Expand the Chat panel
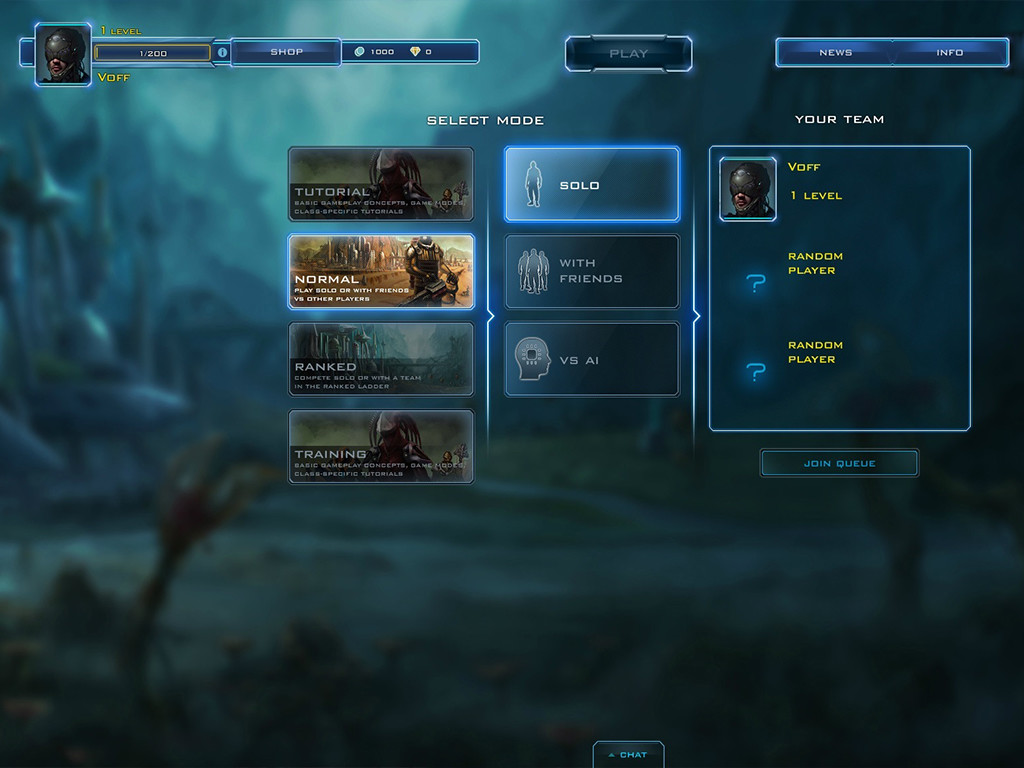The image size is (1024, 768). coord(628,755)
